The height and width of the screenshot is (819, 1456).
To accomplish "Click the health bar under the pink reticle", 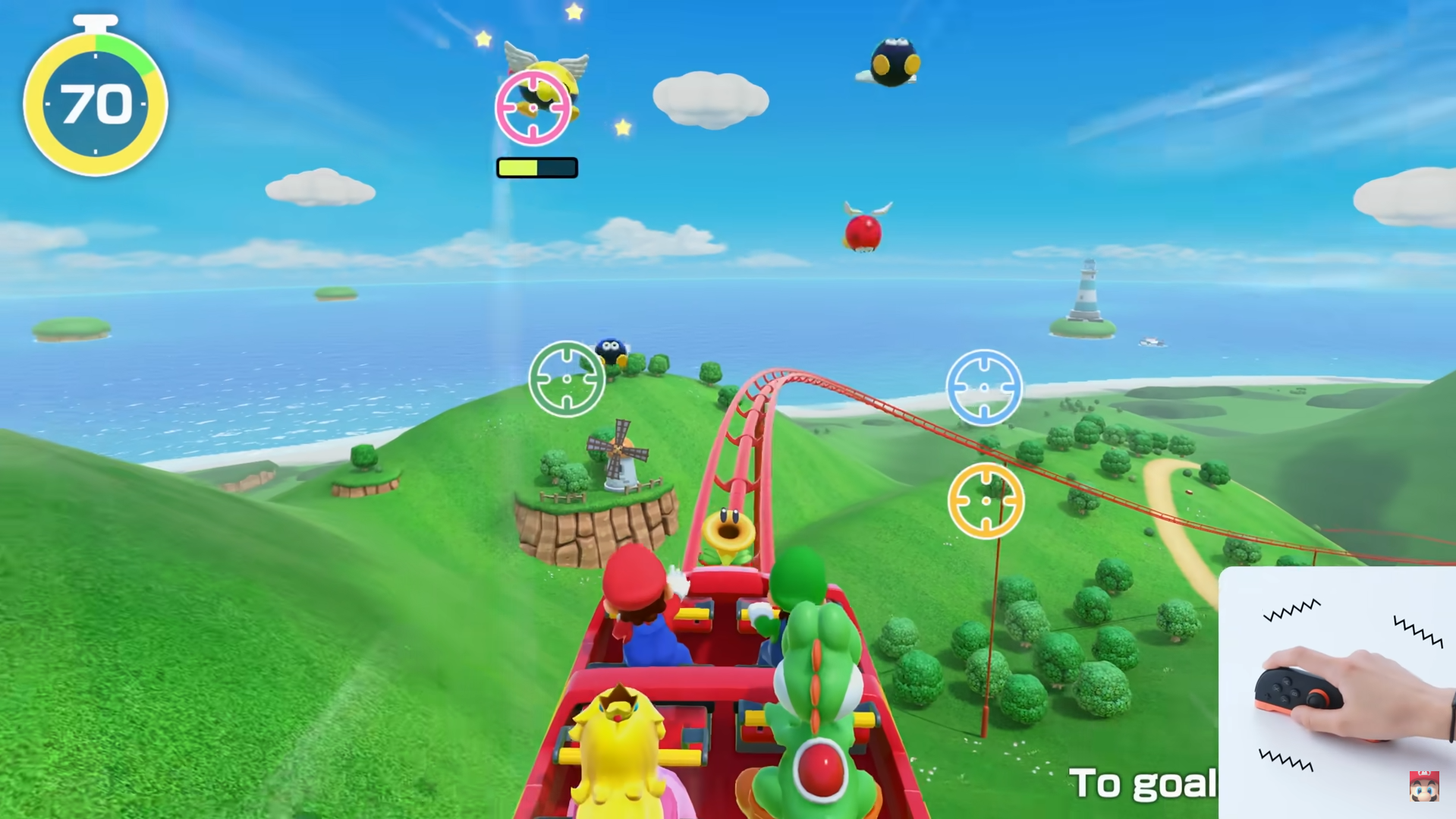I will pos(536,168).
